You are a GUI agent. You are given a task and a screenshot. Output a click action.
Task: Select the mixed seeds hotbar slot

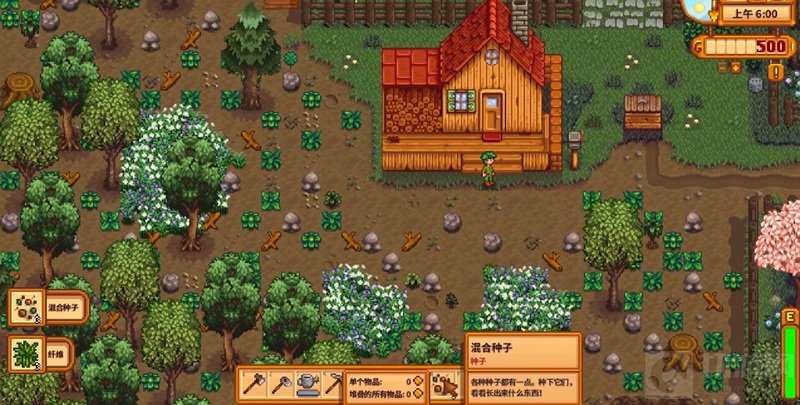click(x=440, y=384)
